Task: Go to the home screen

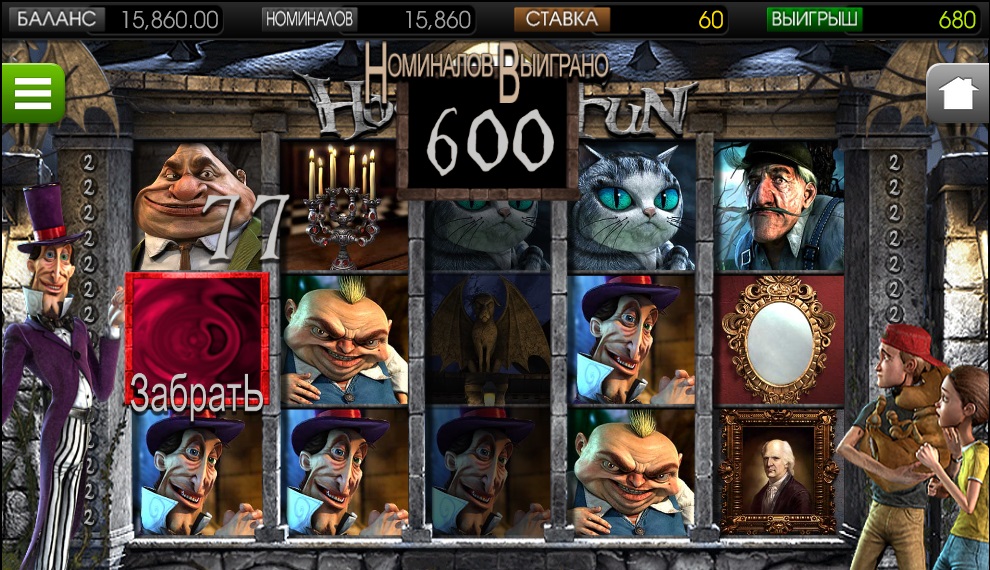Action: [x=957, y=94]
